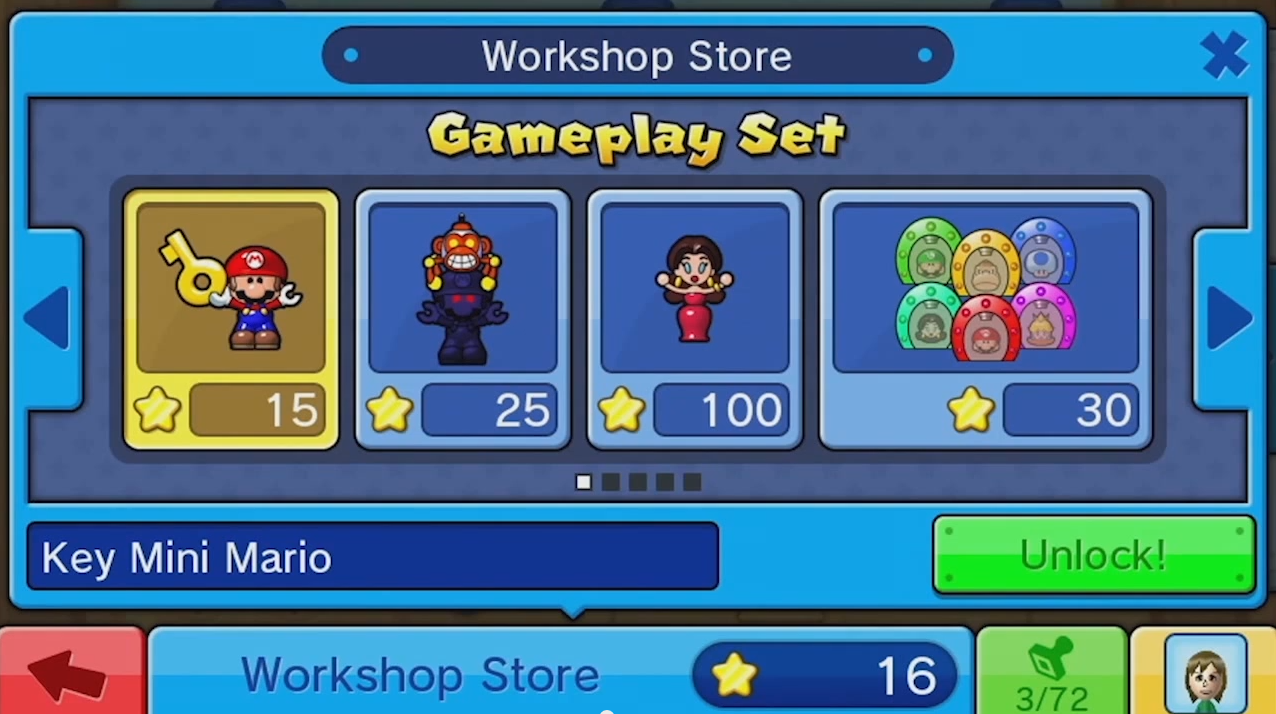Screen dimensions: 1276x714
Task: Show the next page of store items
Action: 1229,319
